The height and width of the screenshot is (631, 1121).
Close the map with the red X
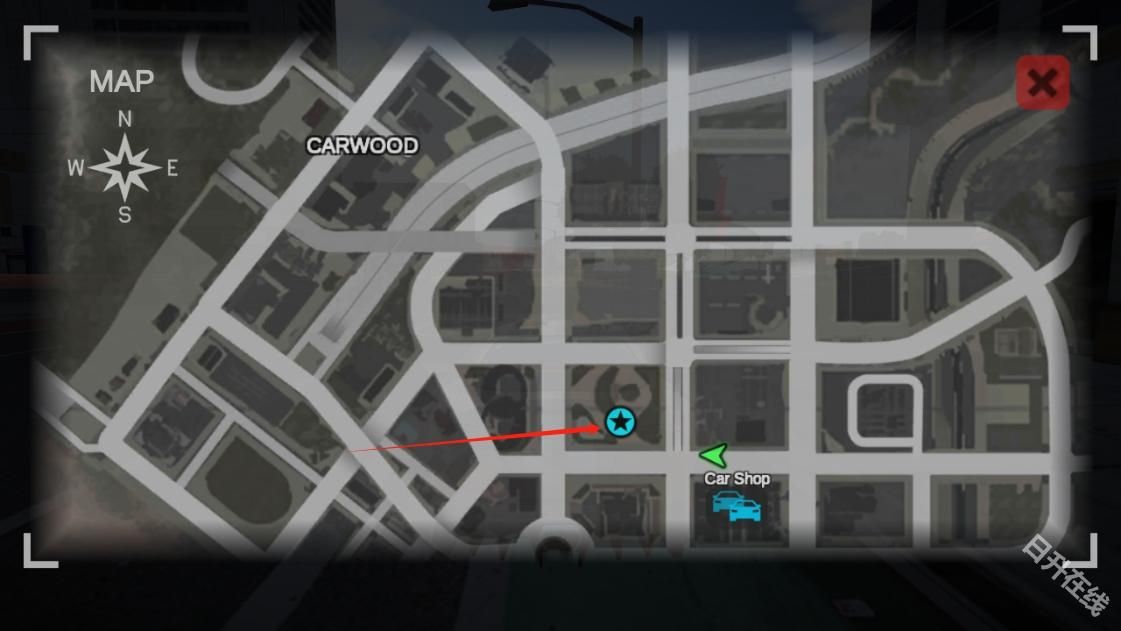point(1042,83)
